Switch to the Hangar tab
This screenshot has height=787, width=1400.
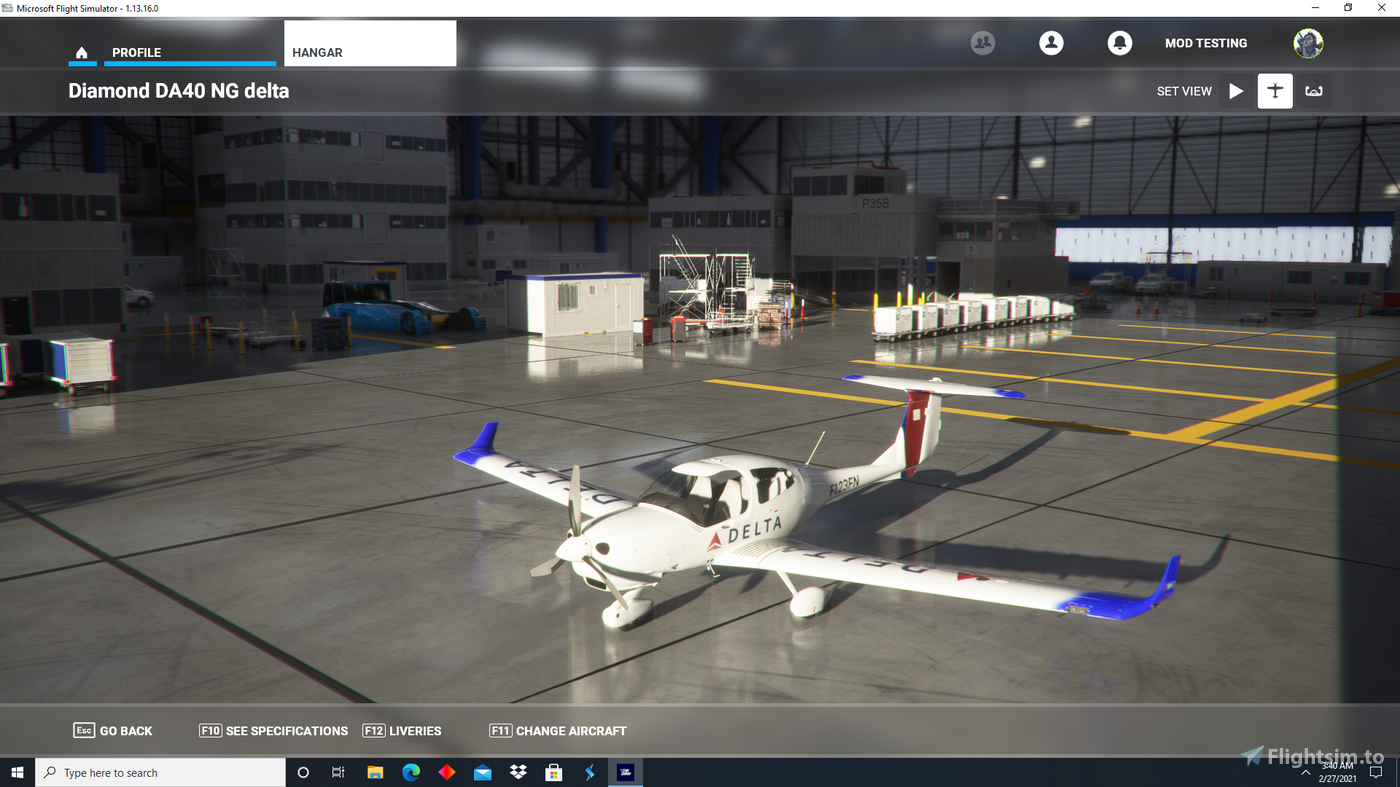click(x=316, y=52)
